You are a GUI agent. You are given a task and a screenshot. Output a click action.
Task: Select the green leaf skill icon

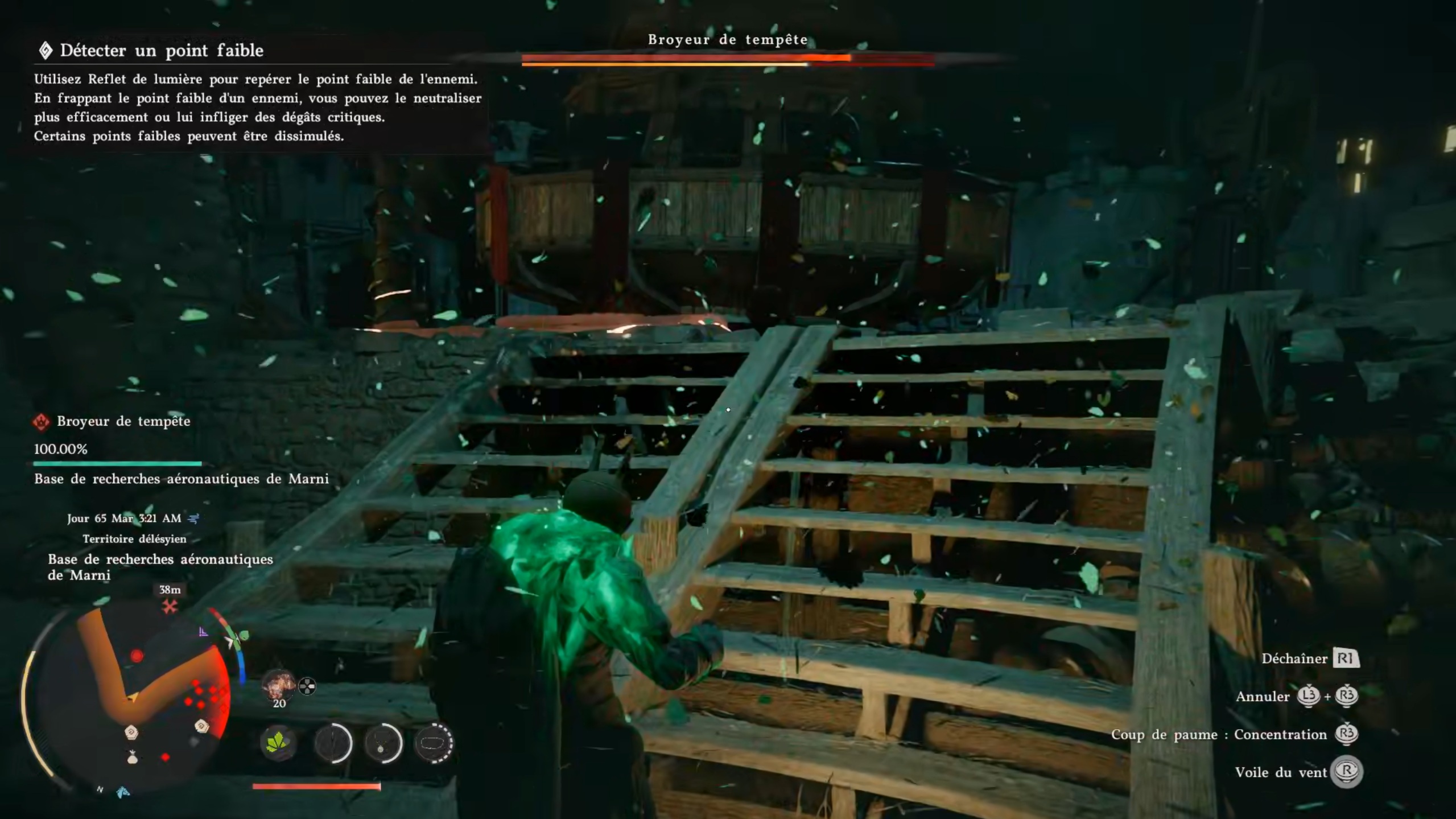[278, 743]
